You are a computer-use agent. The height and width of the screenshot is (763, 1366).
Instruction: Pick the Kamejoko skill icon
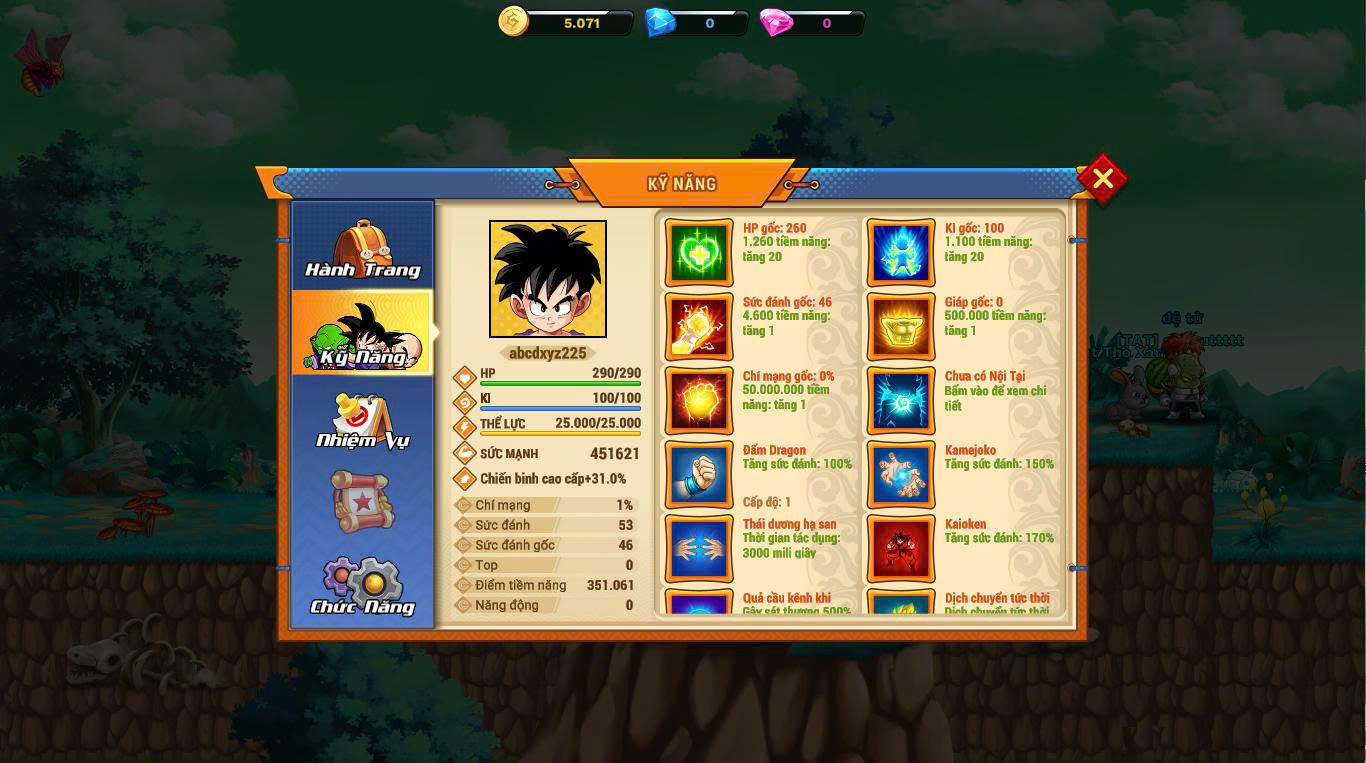point(901,474)
